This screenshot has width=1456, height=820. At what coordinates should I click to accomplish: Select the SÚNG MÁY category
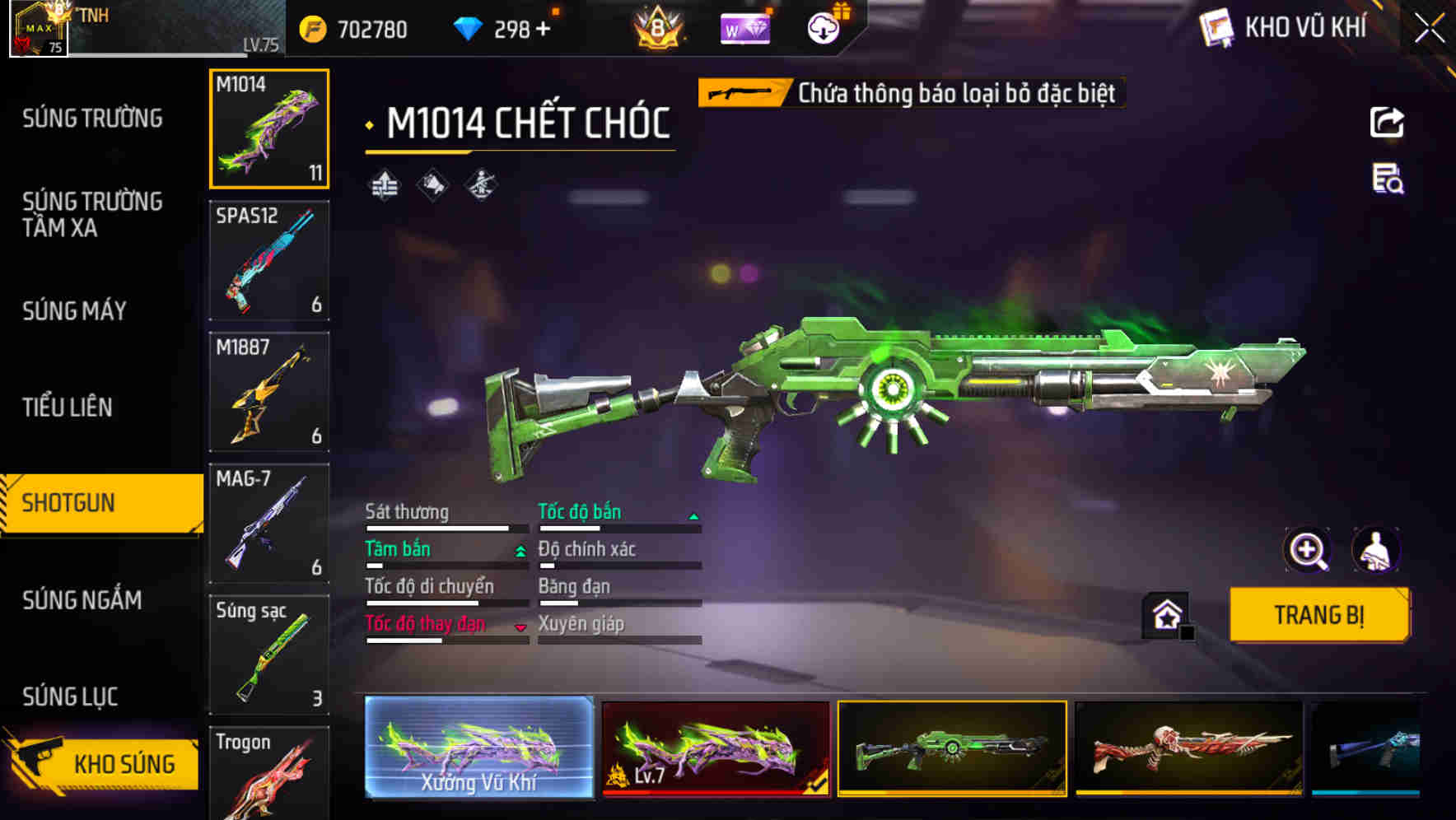pos(74,311)
